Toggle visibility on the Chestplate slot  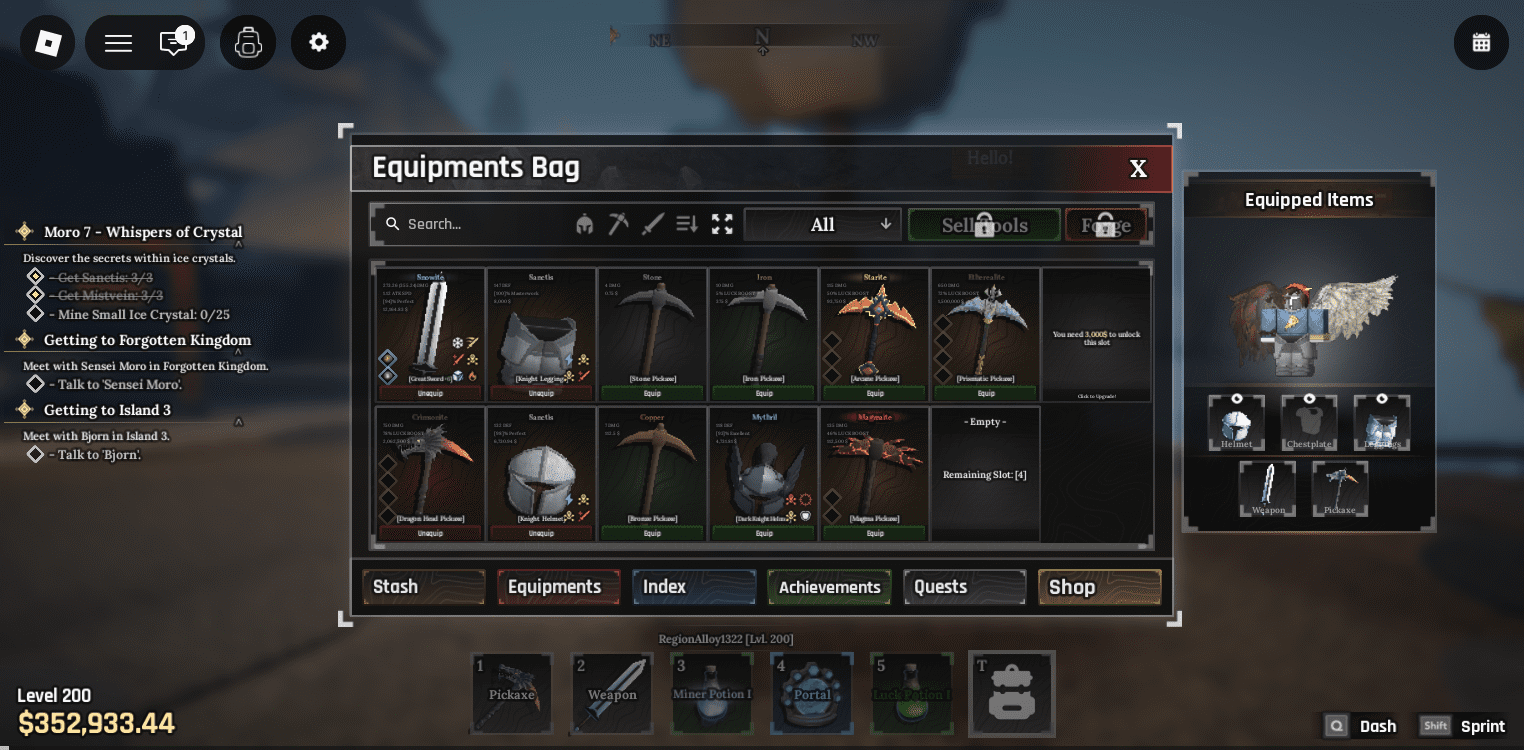click(x=1309, y=399)
